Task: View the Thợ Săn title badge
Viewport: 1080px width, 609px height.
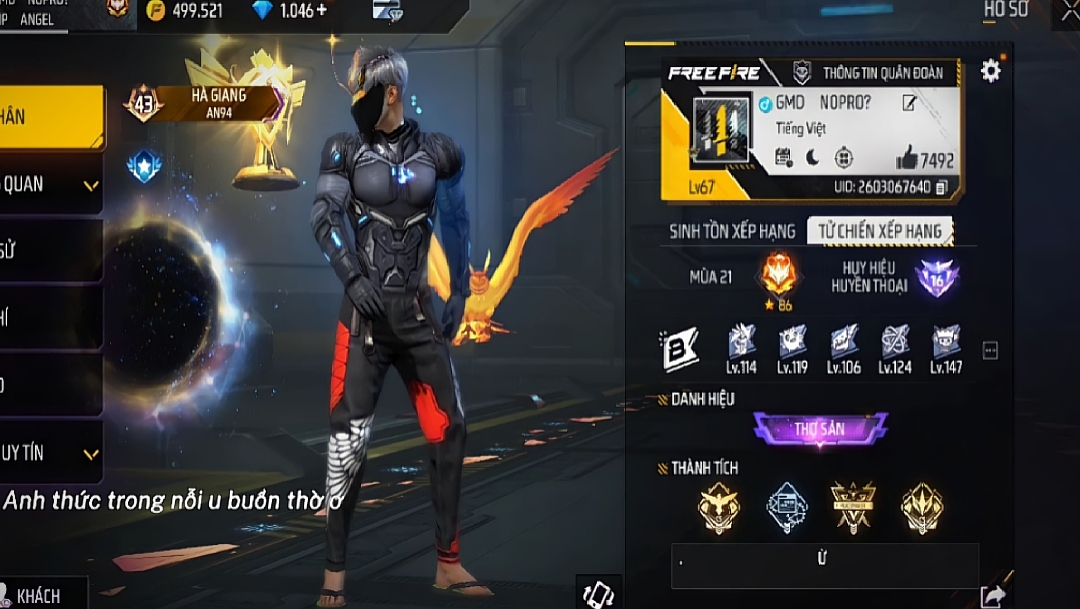Action: [820, 430]
